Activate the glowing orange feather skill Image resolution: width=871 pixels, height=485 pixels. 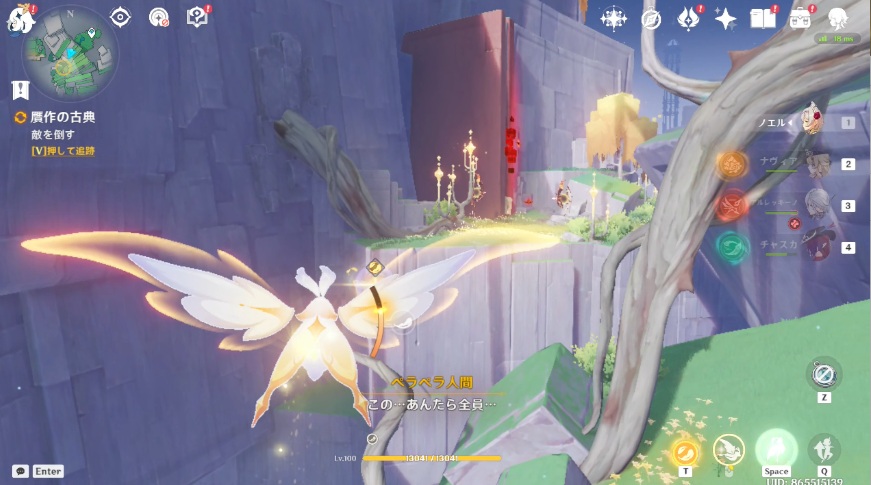685,451
